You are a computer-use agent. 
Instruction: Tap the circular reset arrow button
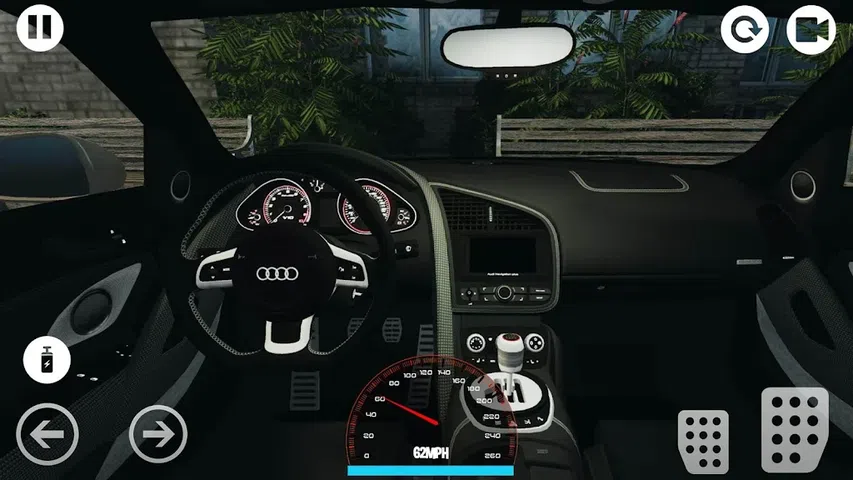coord(745,30)
